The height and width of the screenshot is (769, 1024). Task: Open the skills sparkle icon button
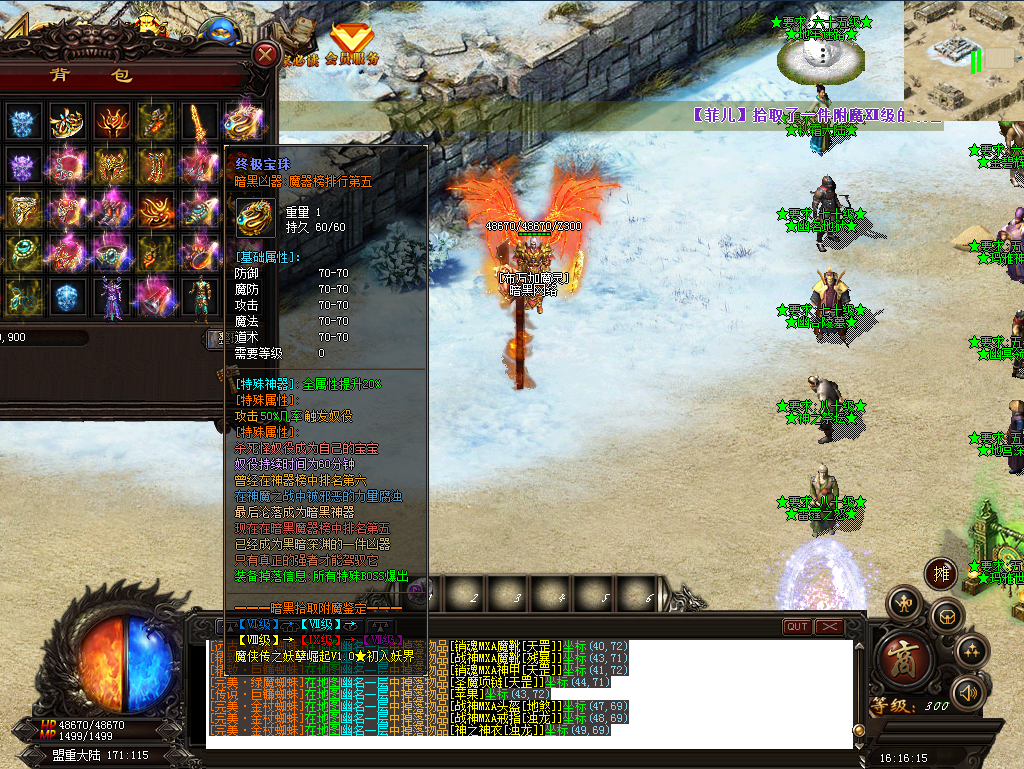click(972, 651)
